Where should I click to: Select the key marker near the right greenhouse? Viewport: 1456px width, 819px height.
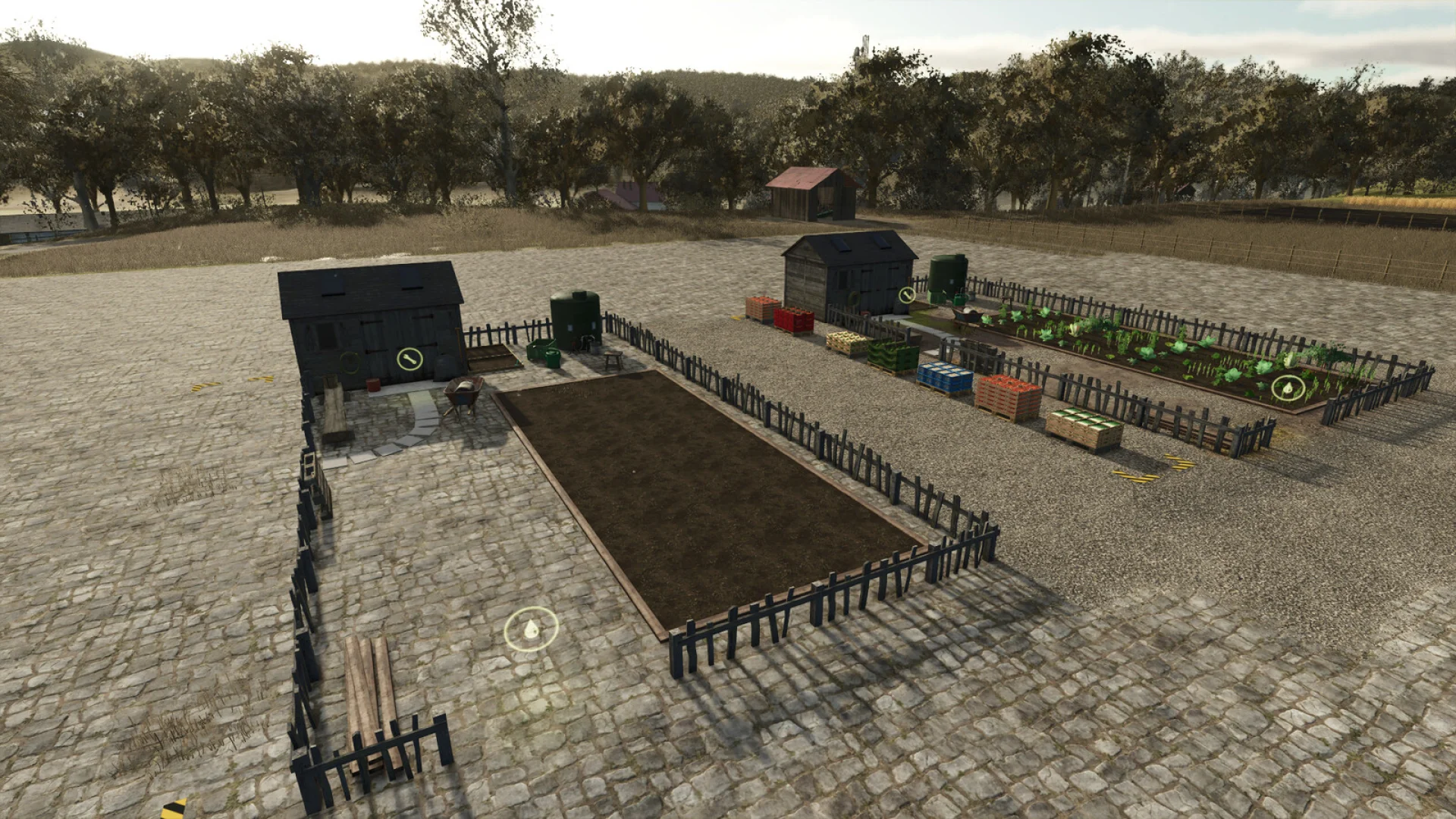905,297
